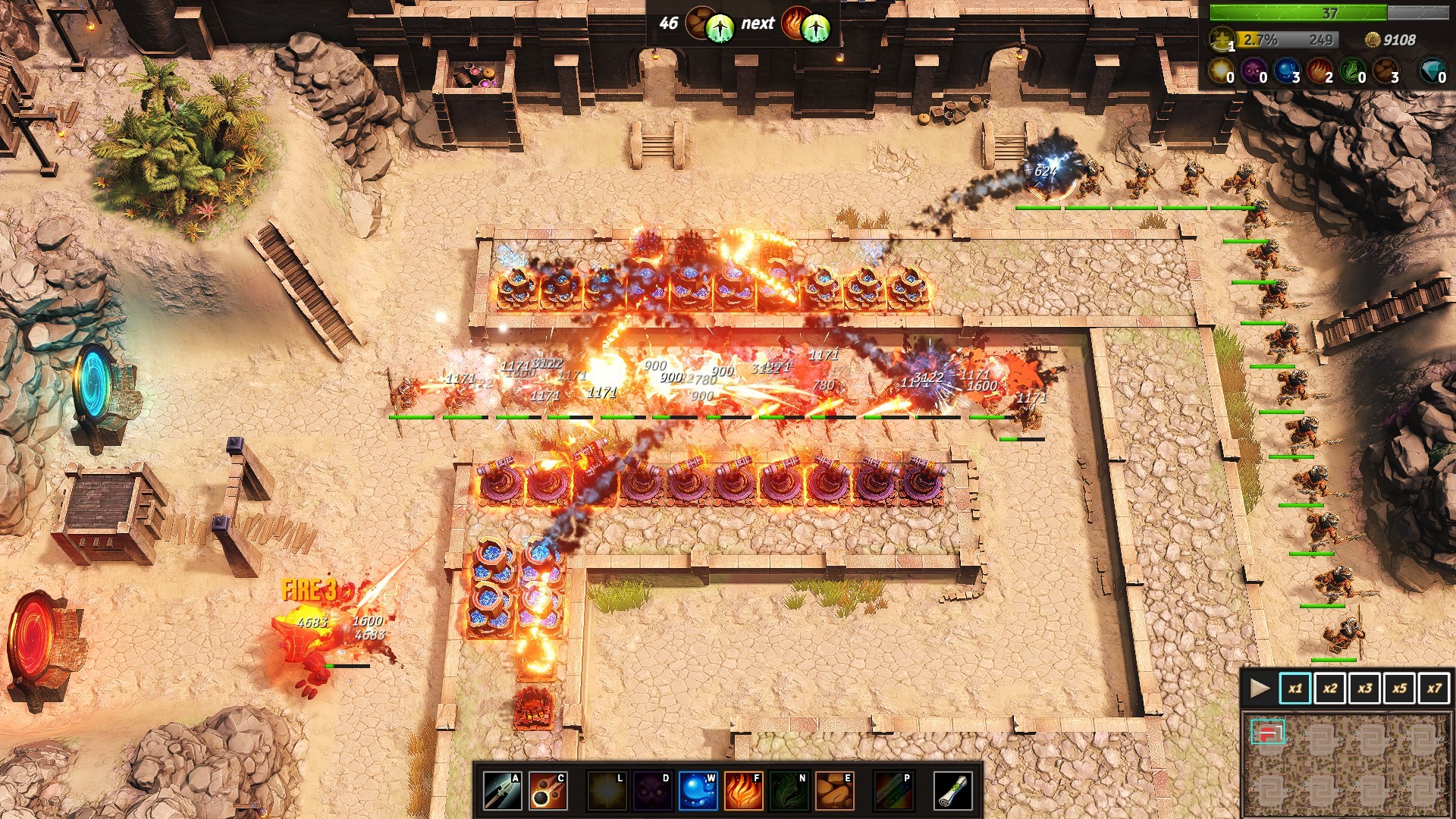
Task: Set game speed to x2
Action: 1329,689
